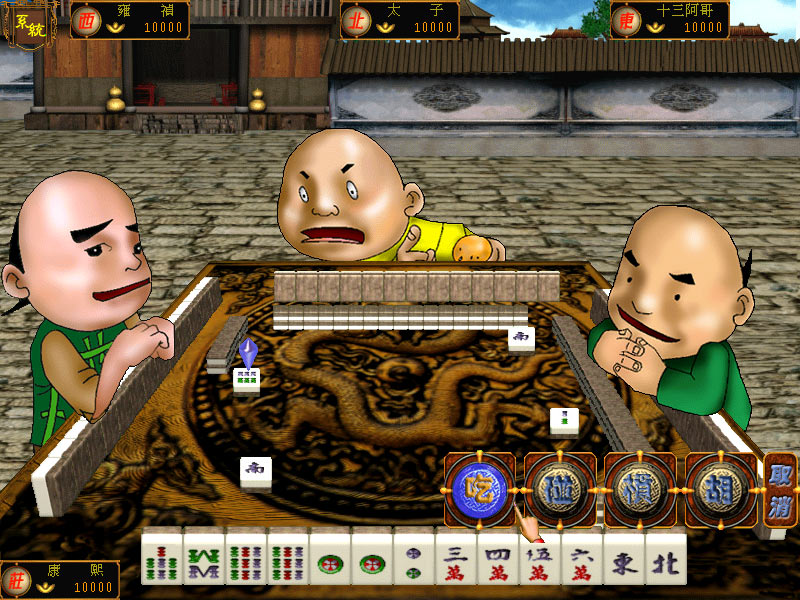The height and width of the screenshot is (600, 800).
Task: Click the 碰 (Pong) action button
Action: pos(560,490)
